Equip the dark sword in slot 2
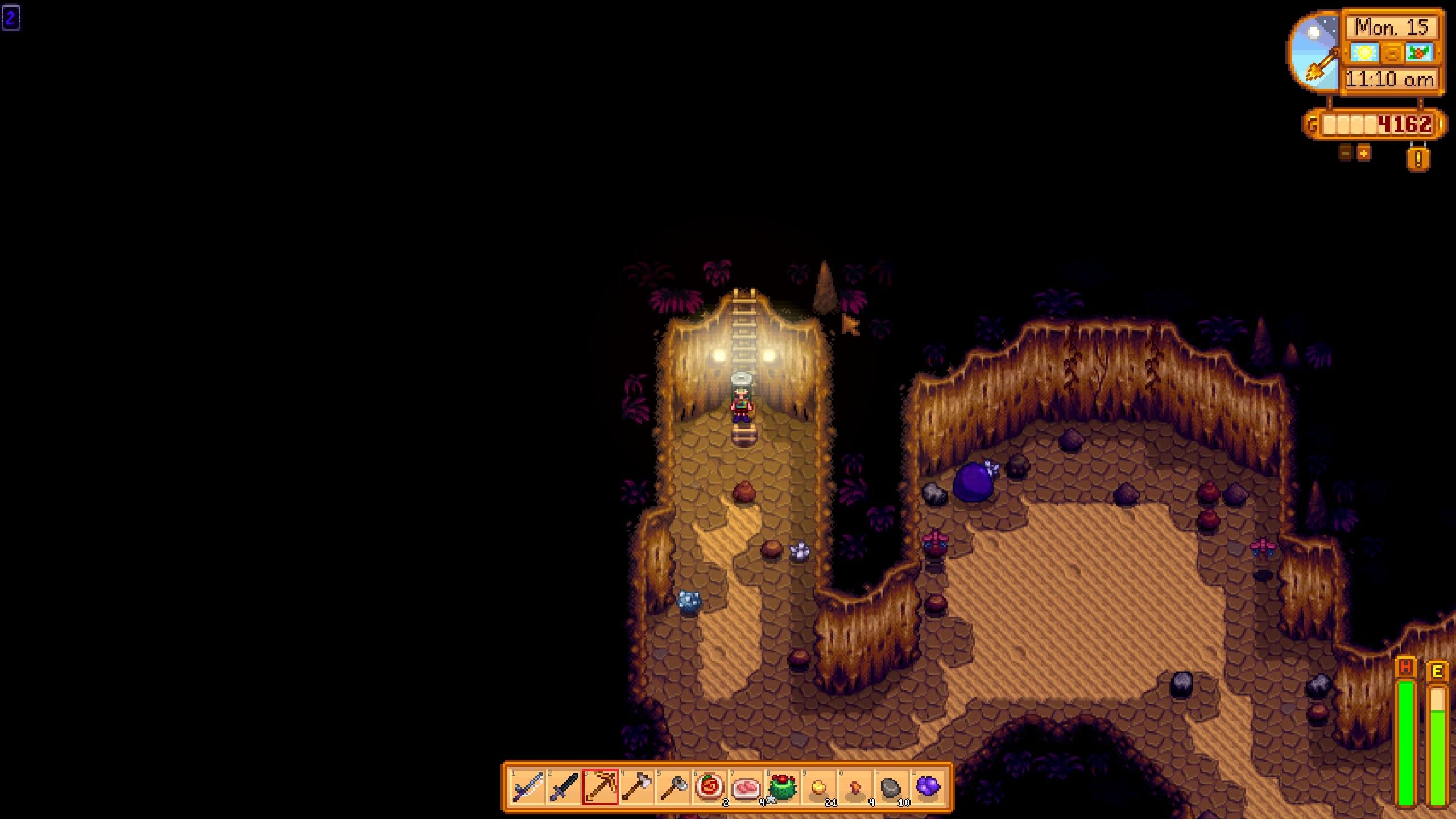The height and width of the screenshot is (819, 1456). [564, 788]
